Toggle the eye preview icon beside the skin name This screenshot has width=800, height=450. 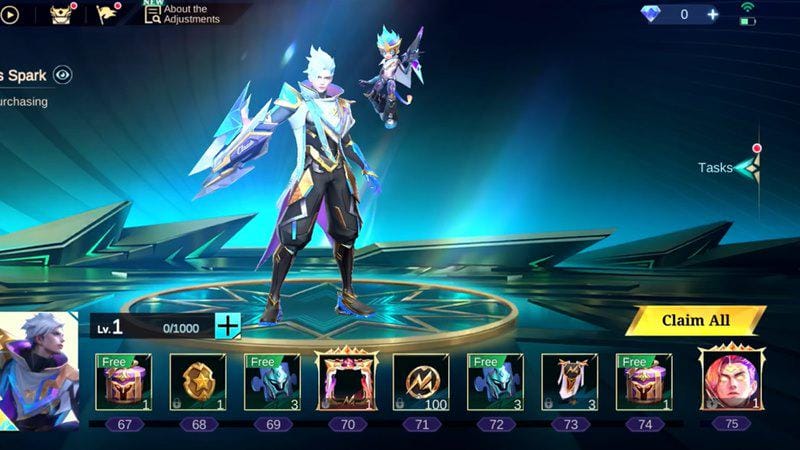tap(63, 74)
